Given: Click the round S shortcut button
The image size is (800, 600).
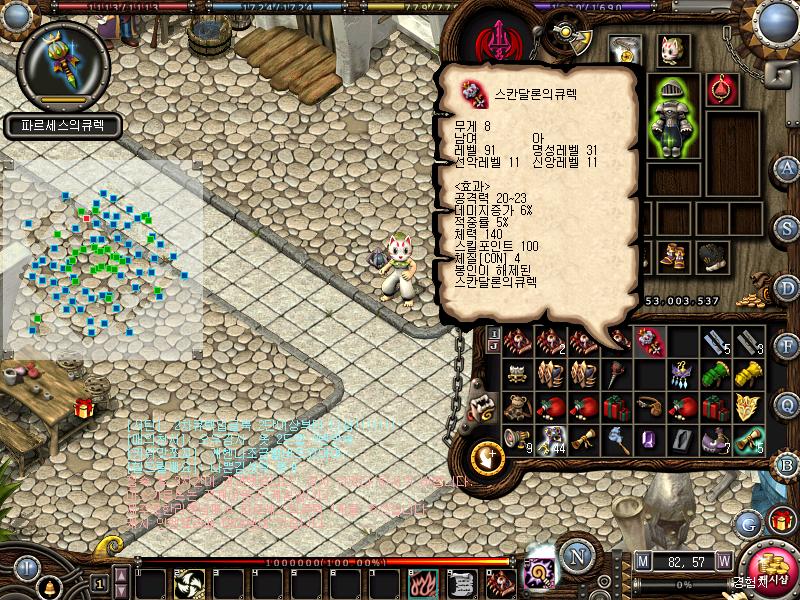Looking at the screenshot, I should click(x=787, y=229).
